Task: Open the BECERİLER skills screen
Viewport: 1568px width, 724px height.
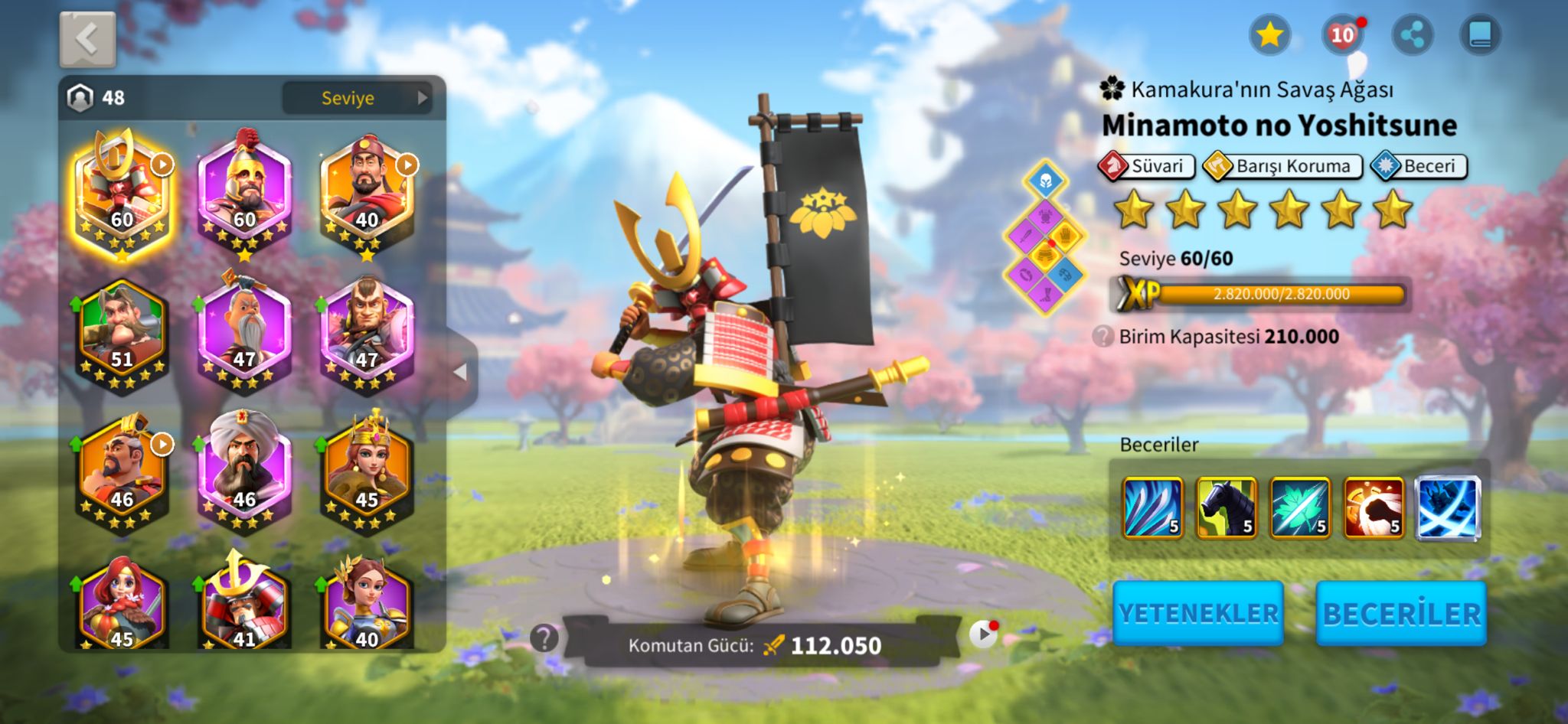Action: pyautogui.click(x=1401, y=613)
